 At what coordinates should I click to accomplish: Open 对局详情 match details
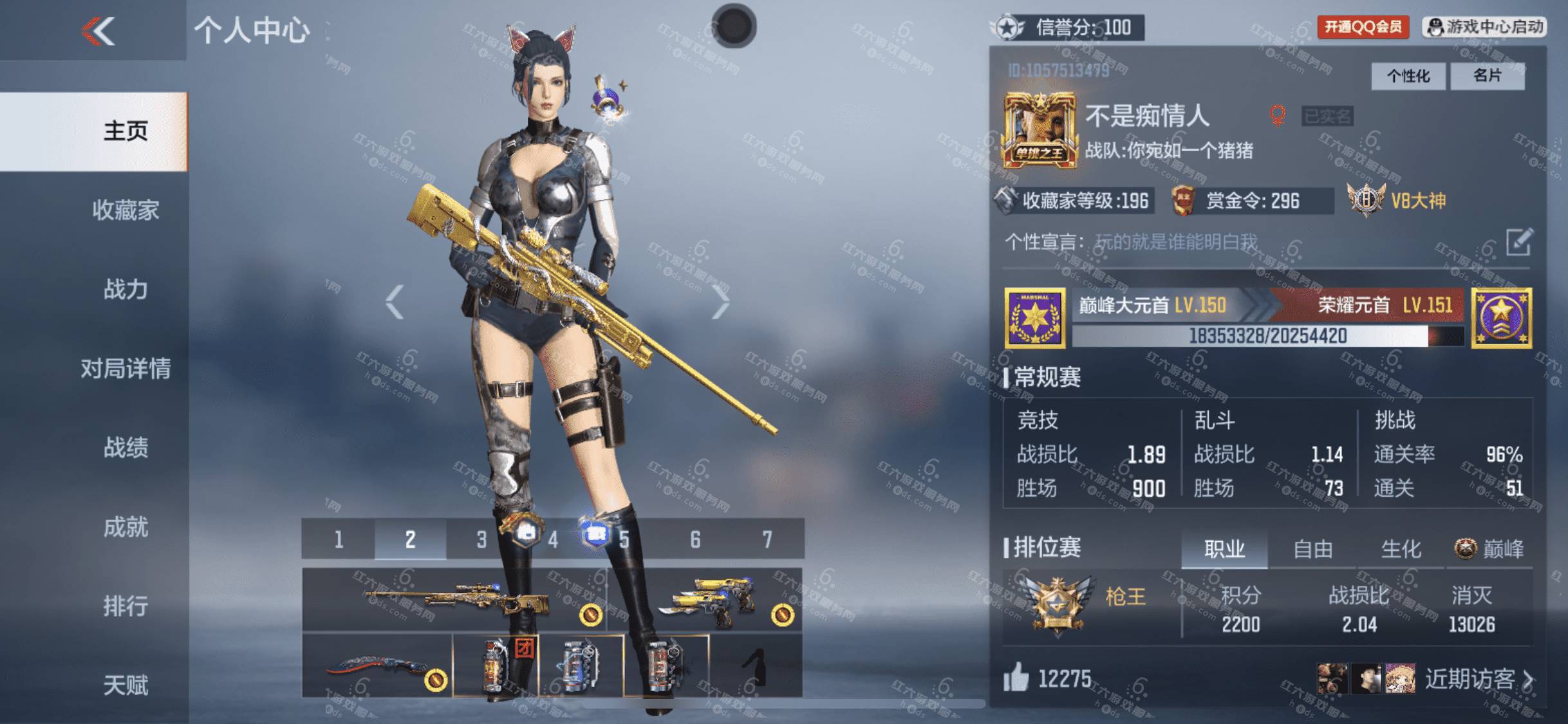click(x=126, y=369)
